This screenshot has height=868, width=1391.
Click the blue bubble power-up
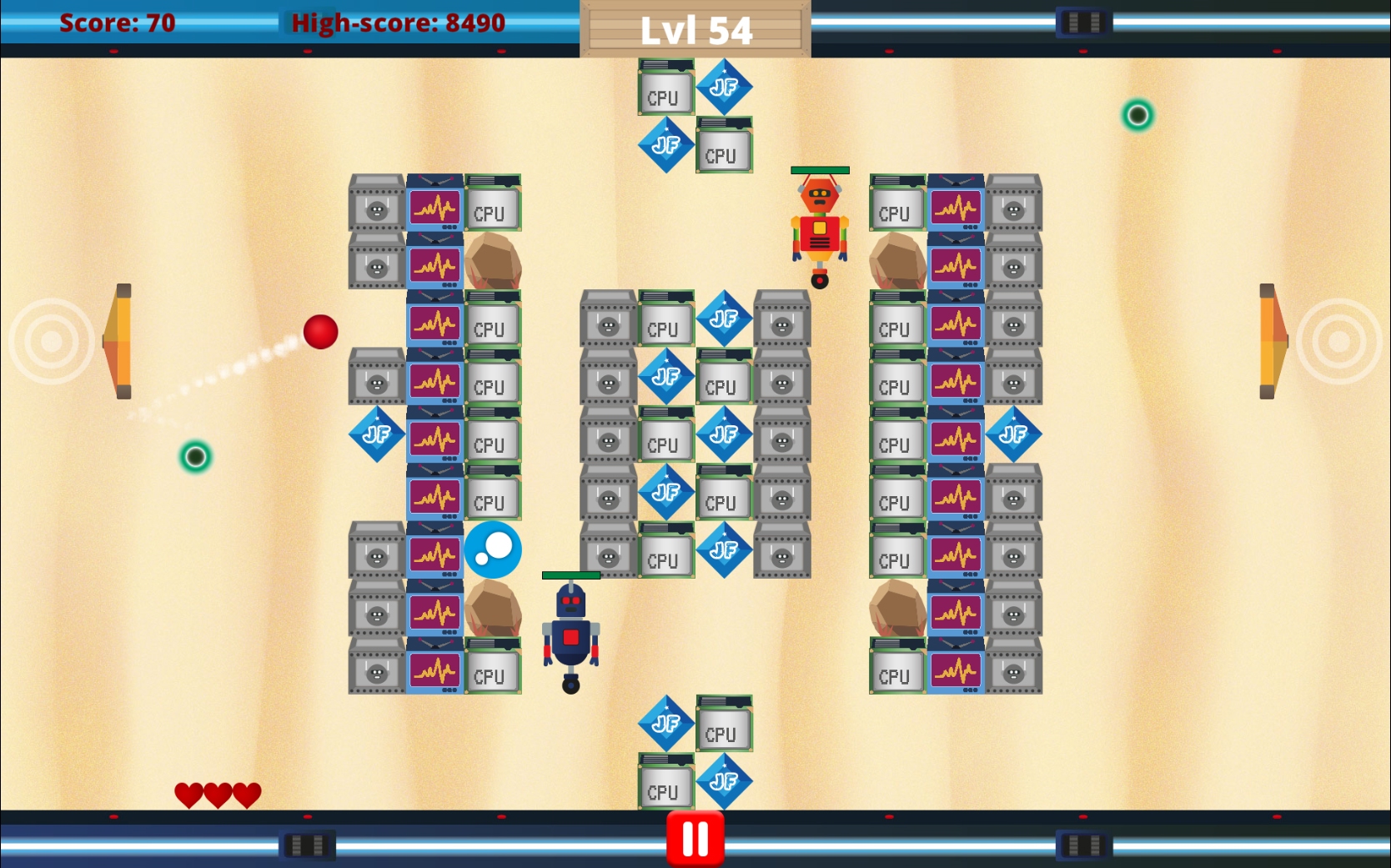click(x=492, y=549)
